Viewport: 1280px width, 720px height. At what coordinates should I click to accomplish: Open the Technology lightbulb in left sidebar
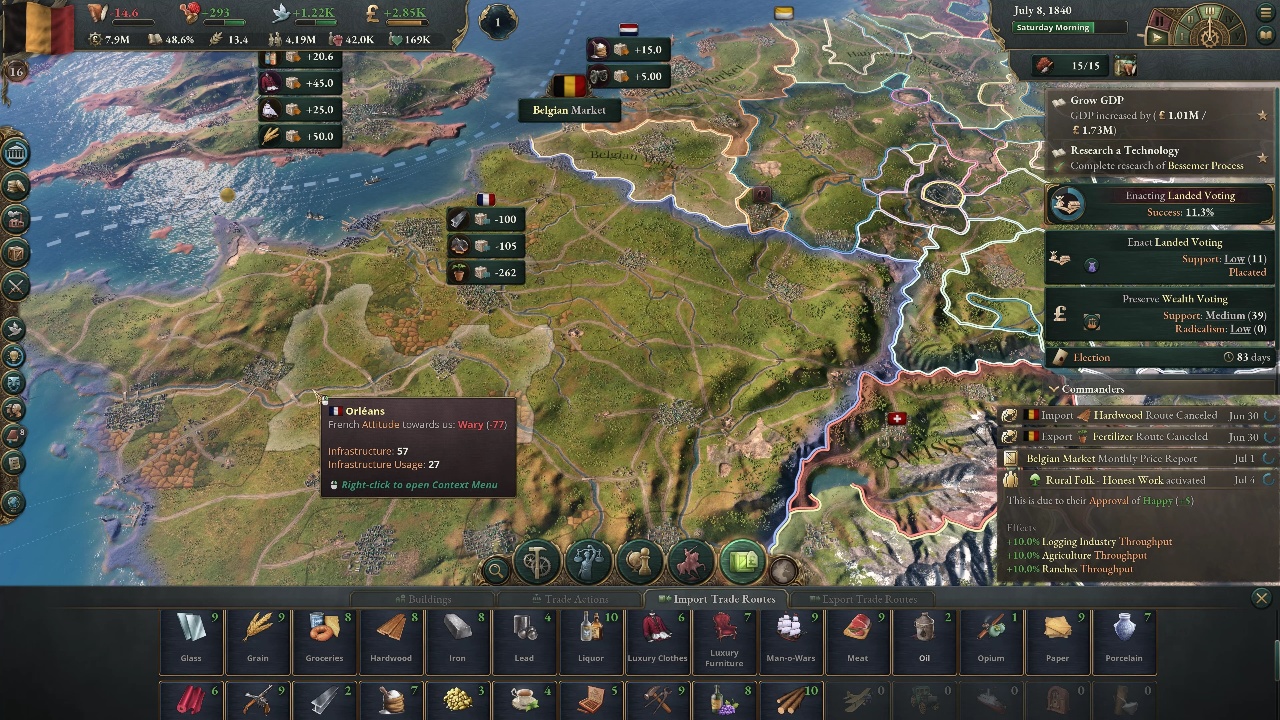tap(16, 353)
